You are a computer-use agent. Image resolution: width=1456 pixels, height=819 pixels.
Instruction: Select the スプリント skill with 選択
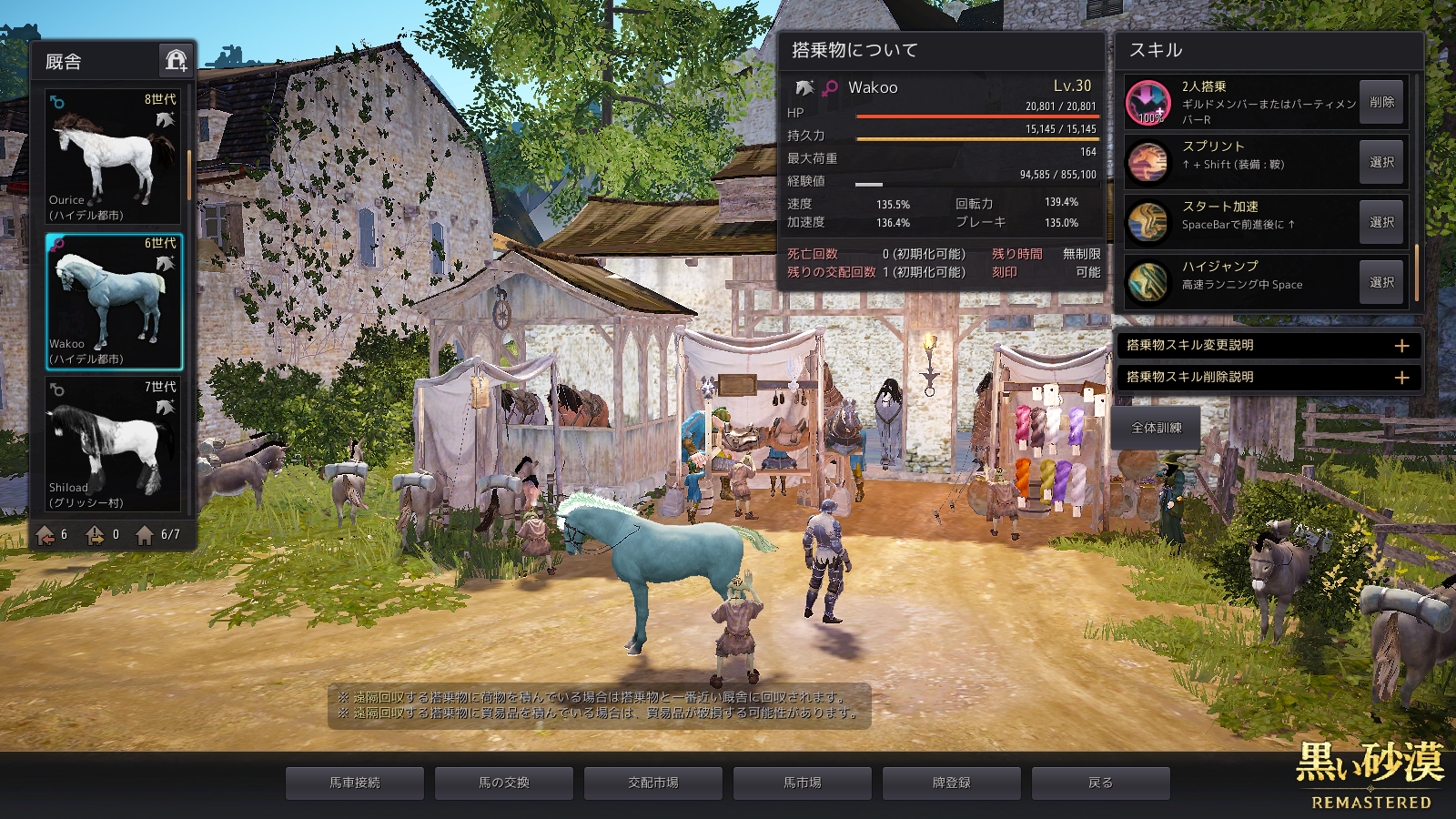[x=1381, y=162]
